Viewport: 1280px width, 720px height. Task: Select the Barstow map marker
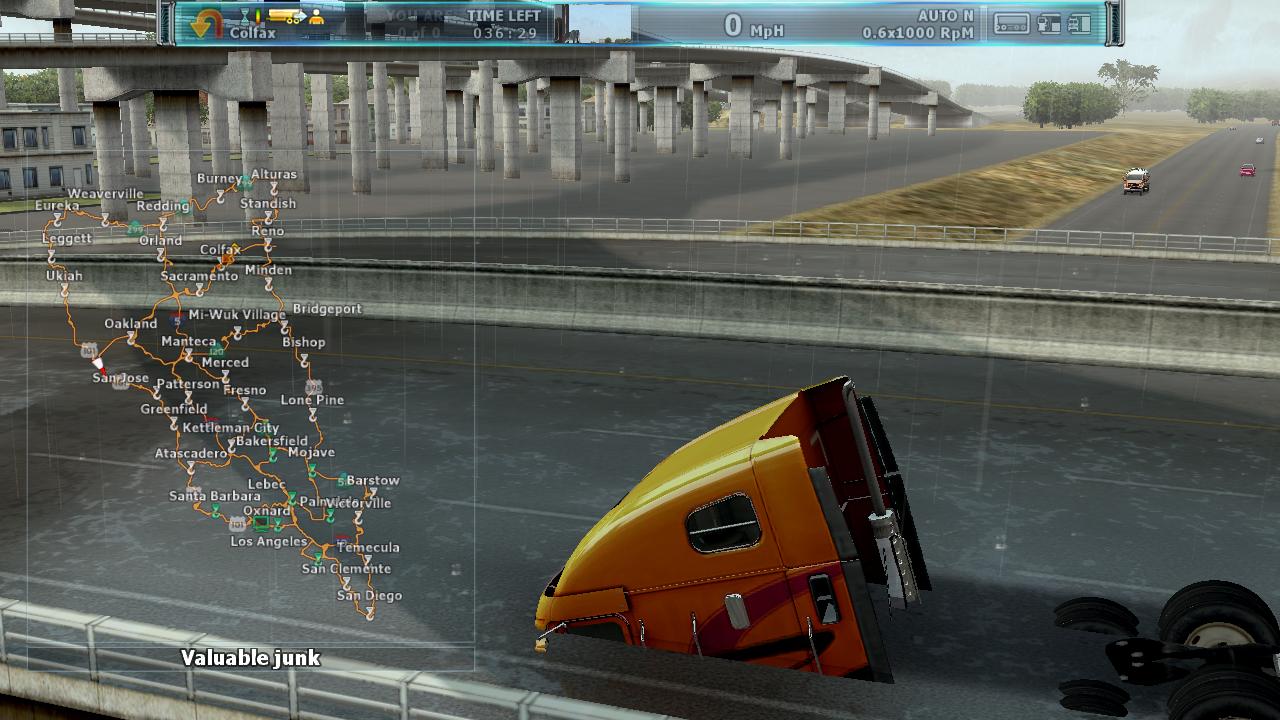point(371,493)
